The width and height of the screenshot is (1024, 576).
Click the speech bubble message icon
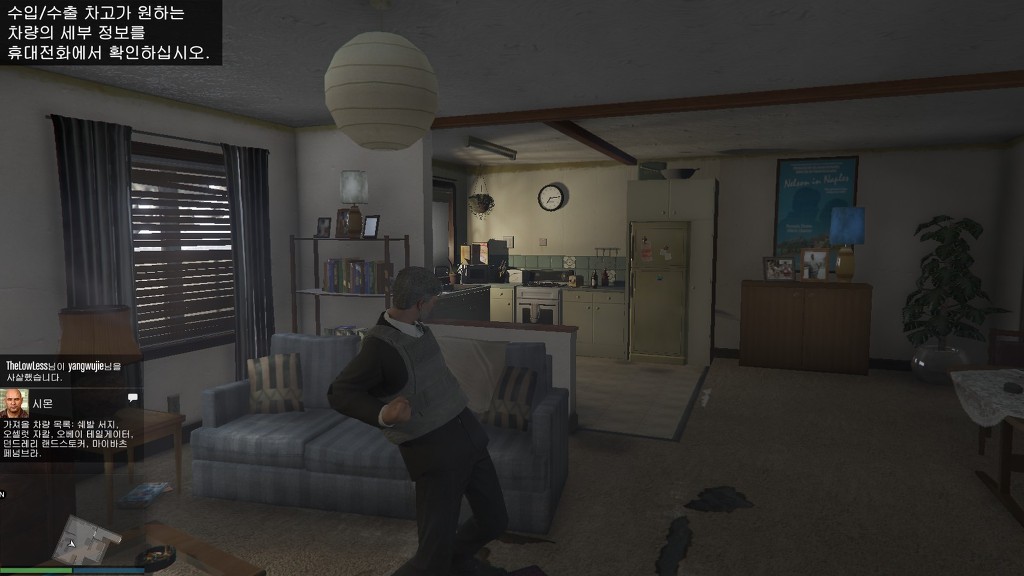coord(132,398)
